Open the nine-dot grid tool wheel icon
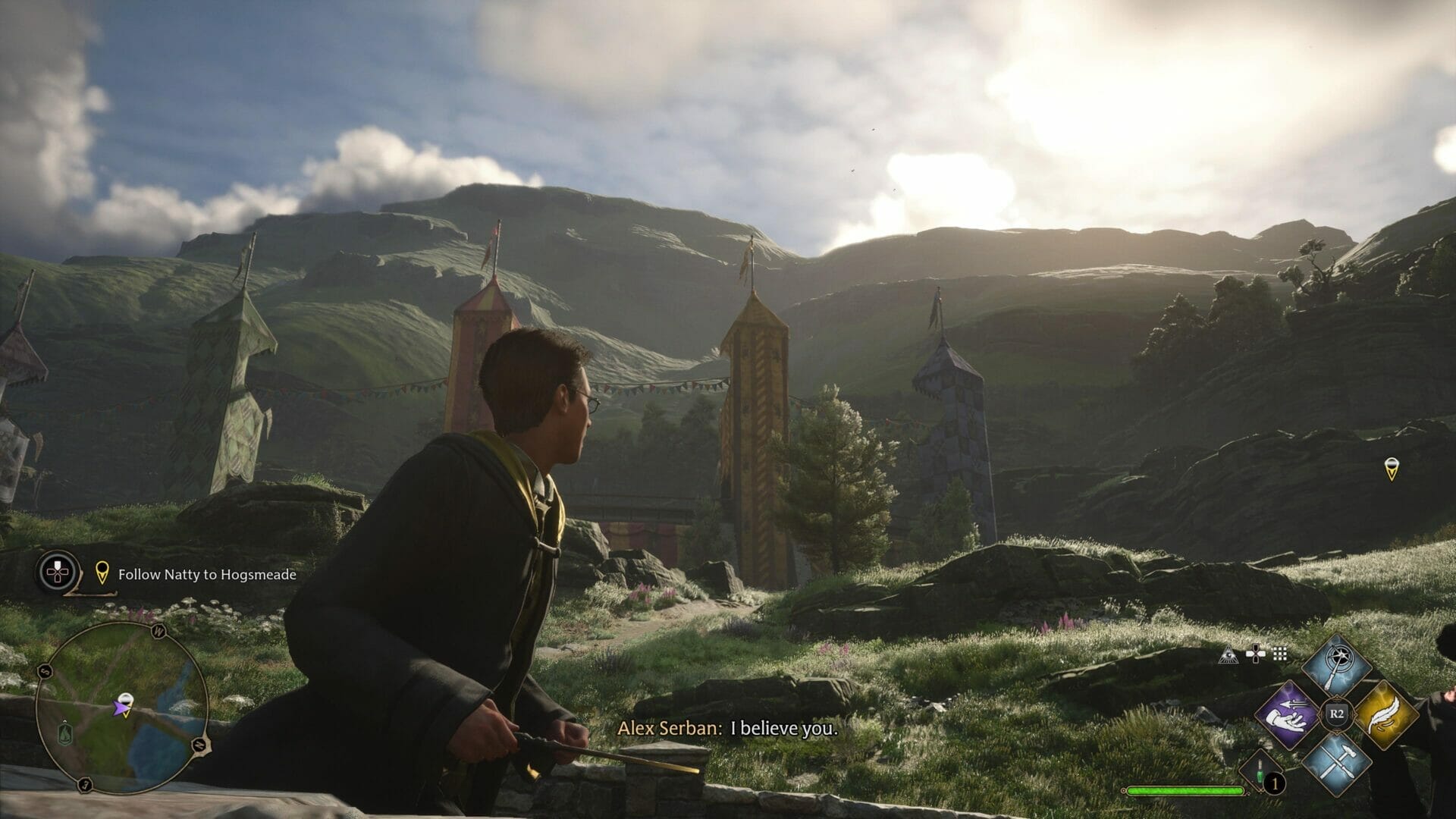Viewport: 1456px width, 819px height. pos(1280,654)
